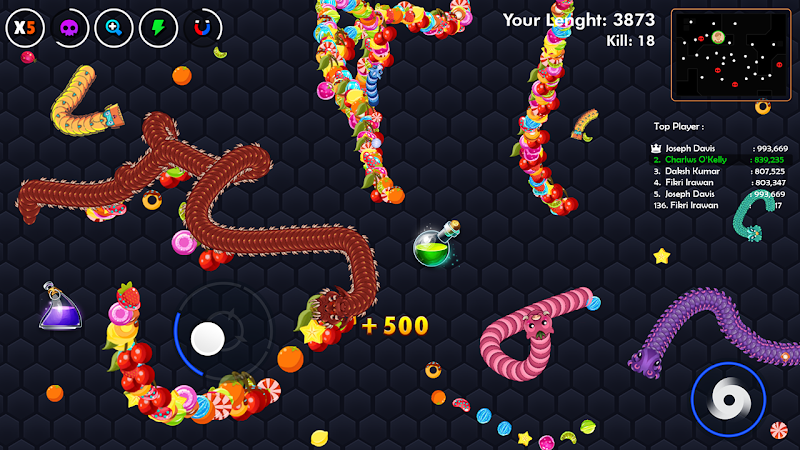Image resolution: width=800 pixels, height=450 pixels.
Task: Activate the purple skull power-up
Action: tap(70, 27)
